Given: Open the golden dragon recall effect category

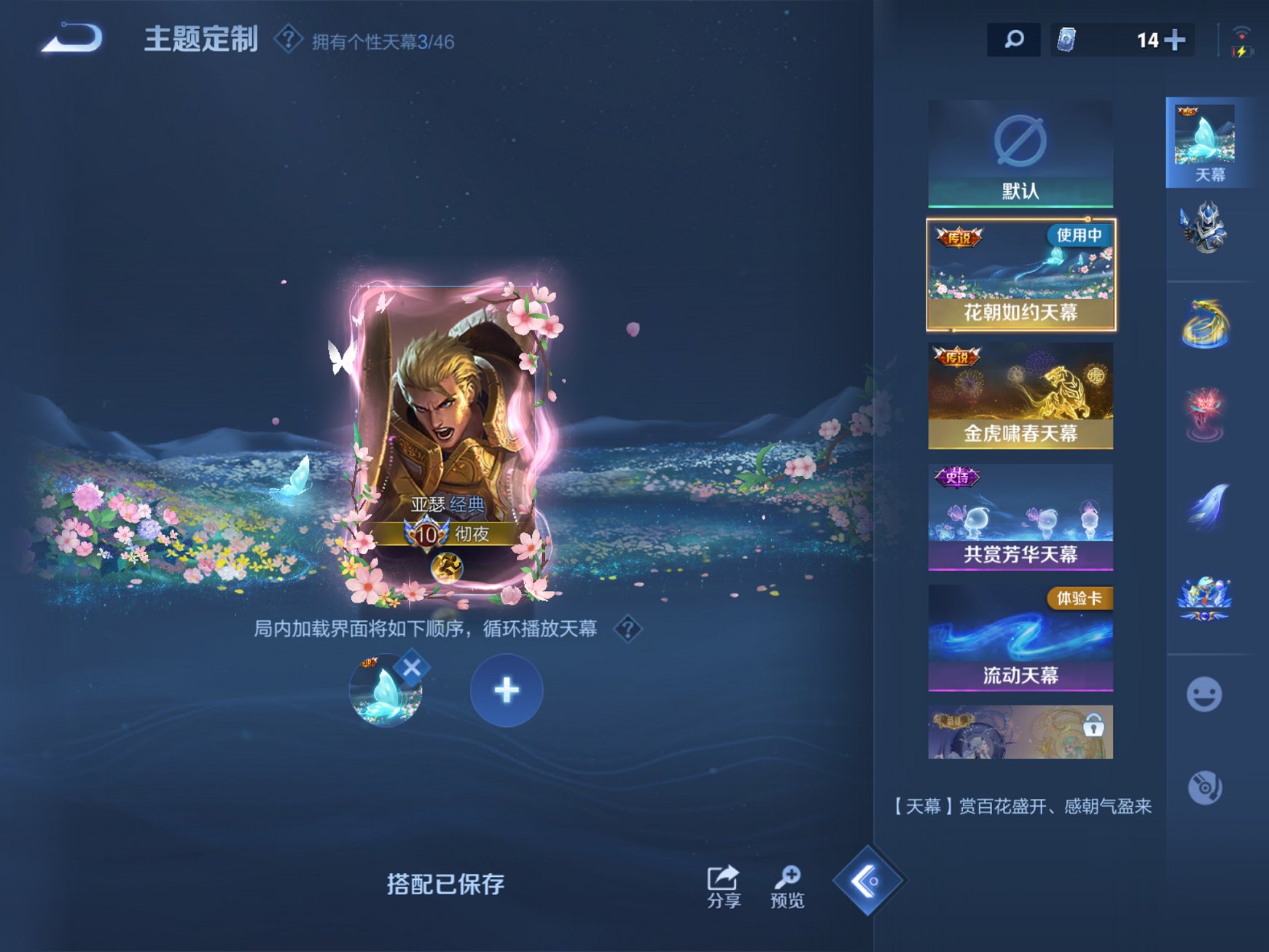Looking at the screenshot, I should [1206, 323].
